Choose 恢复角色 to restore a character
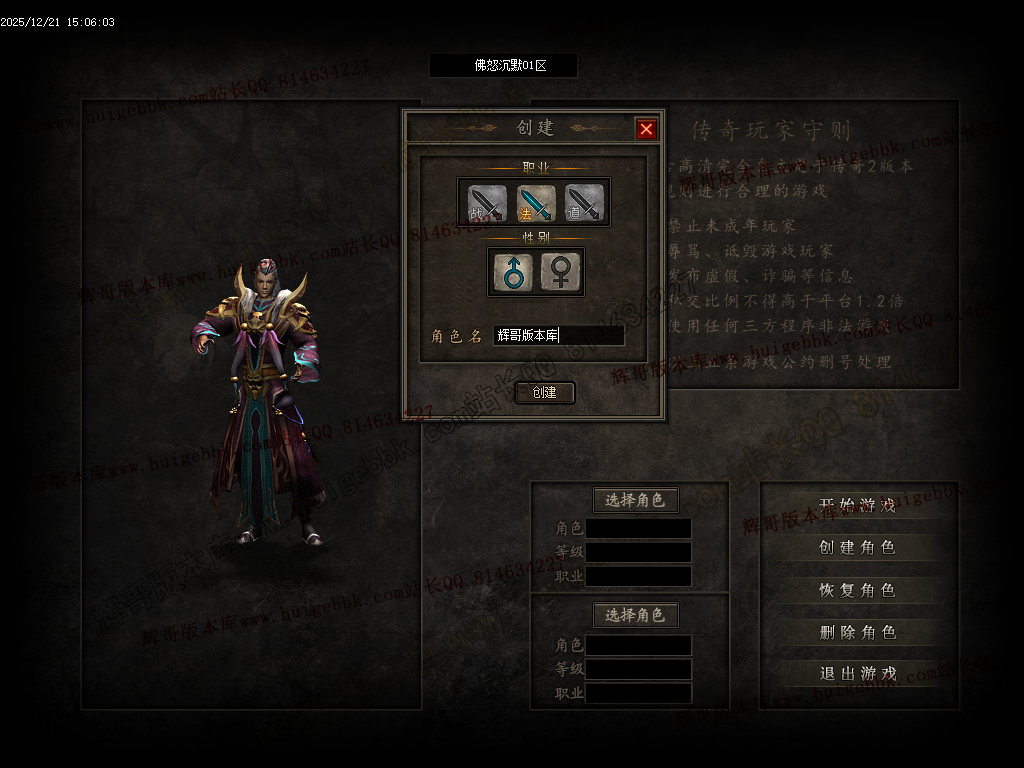This screenshot has width=1024, height=768. point(857,590)
